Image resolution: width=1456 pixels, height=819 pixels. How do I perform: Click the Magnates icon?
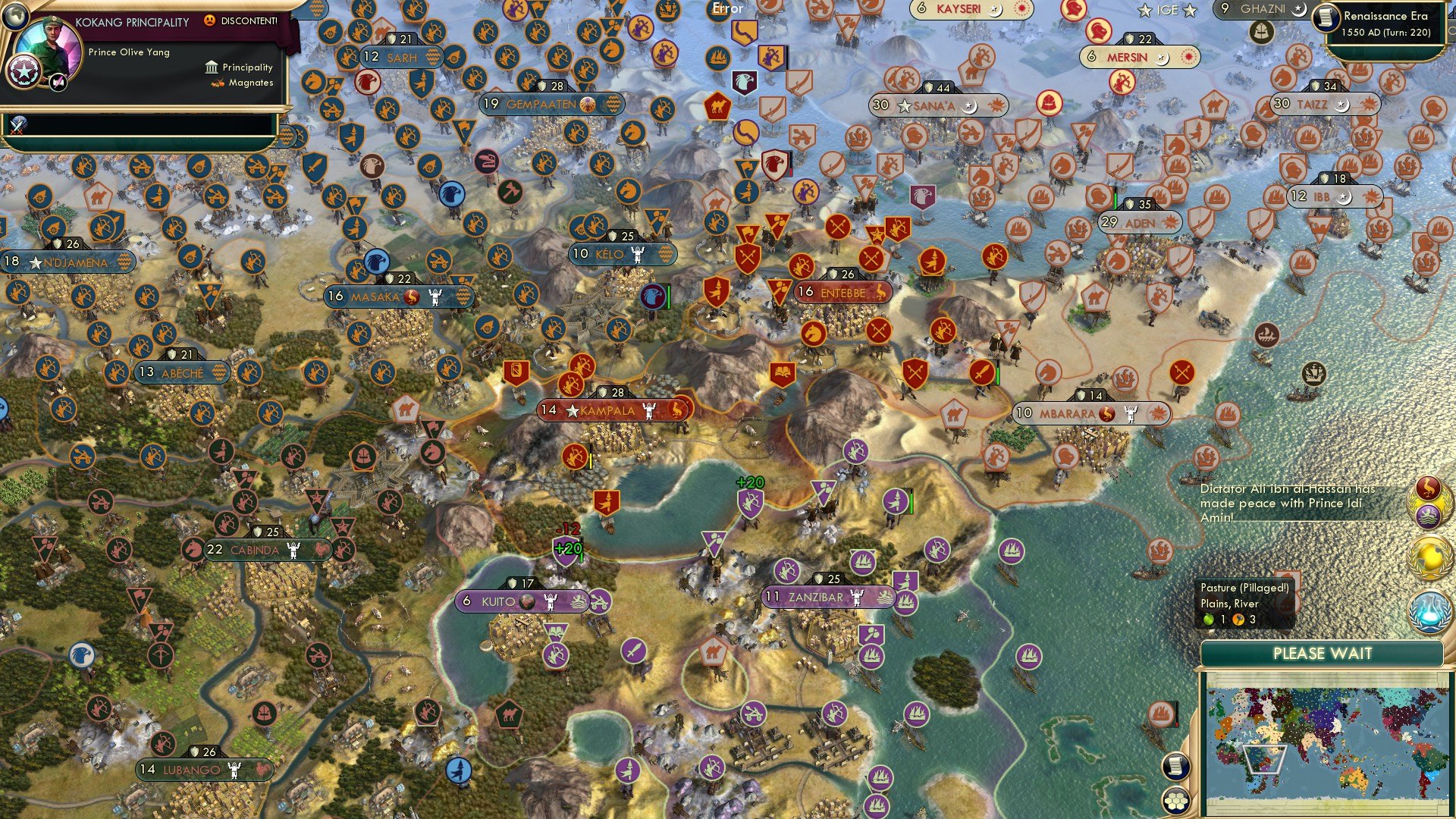(x=218, y=83)
